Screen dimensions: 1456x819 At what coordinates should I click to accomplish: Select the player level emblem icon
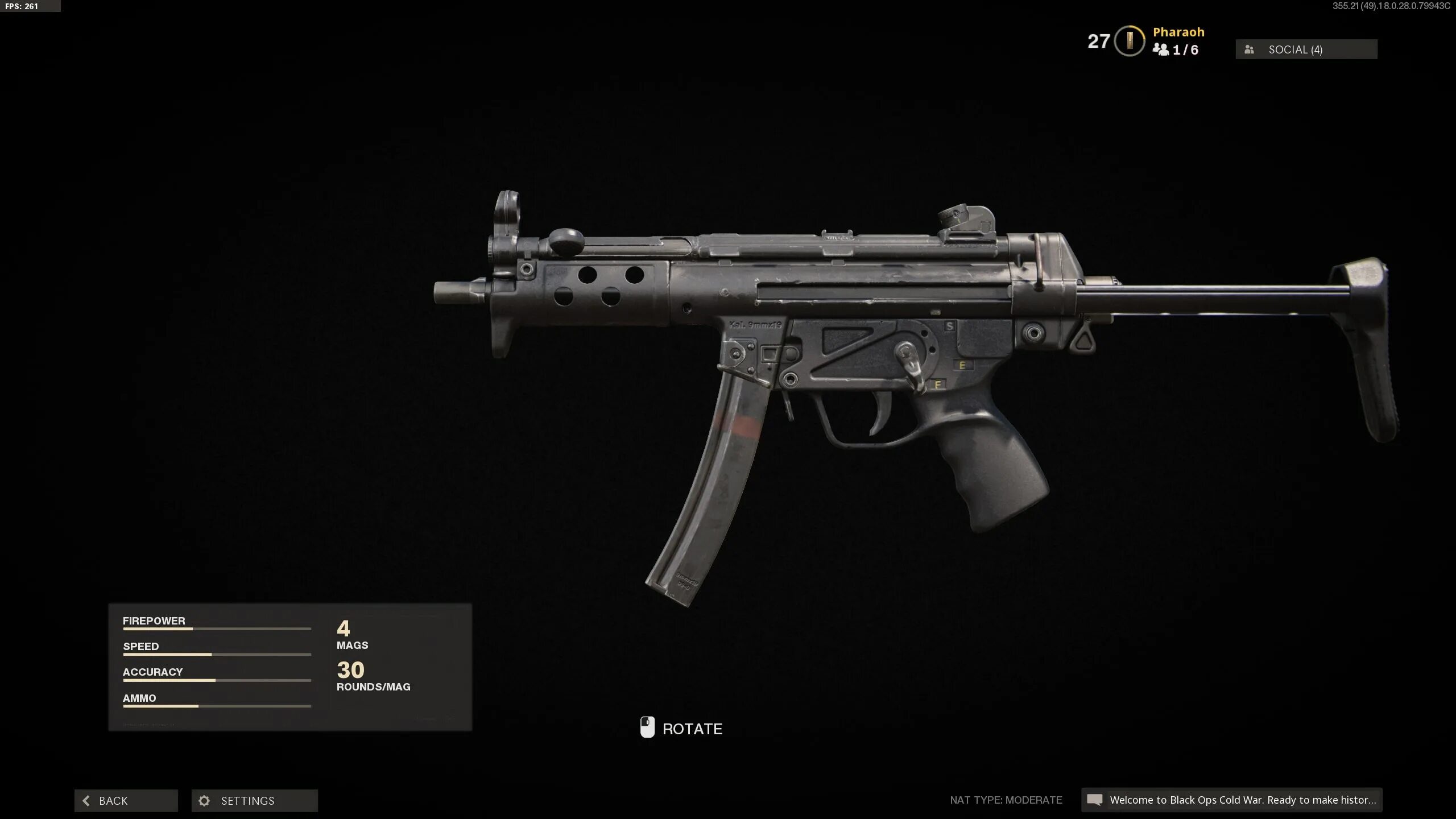coord(1129,41)
